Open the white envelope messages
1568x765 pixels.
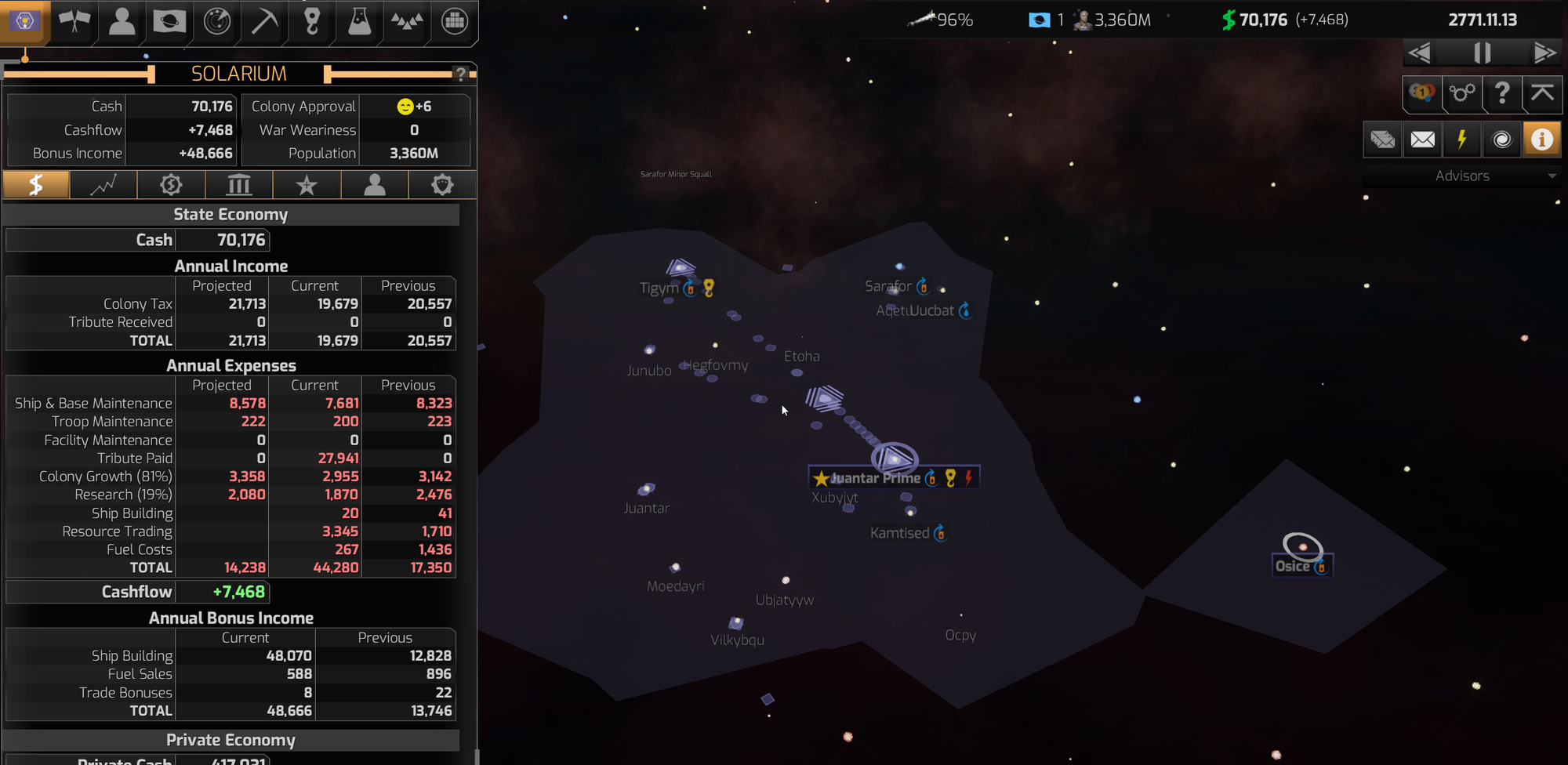[x=1422, y=140]
